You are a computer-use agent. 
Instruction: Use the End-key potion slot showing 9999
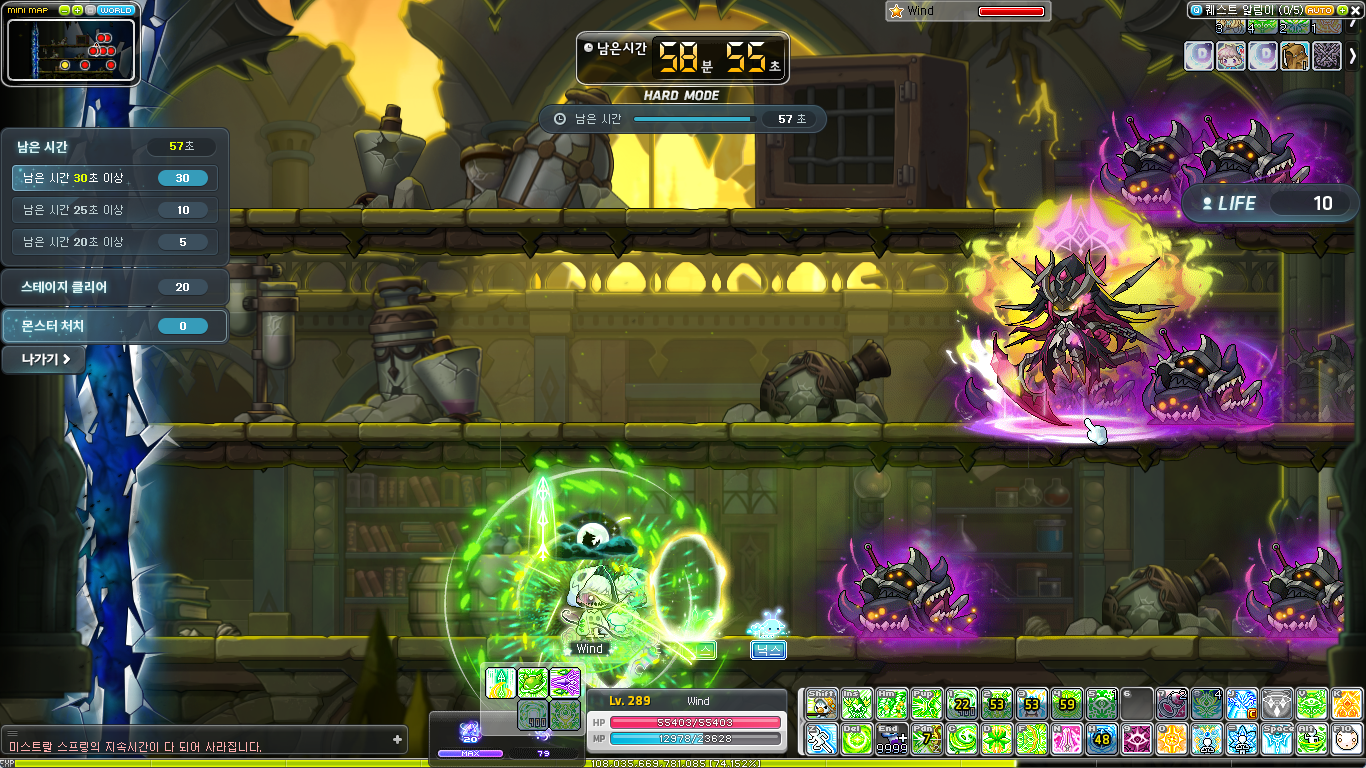click(891, 739)
